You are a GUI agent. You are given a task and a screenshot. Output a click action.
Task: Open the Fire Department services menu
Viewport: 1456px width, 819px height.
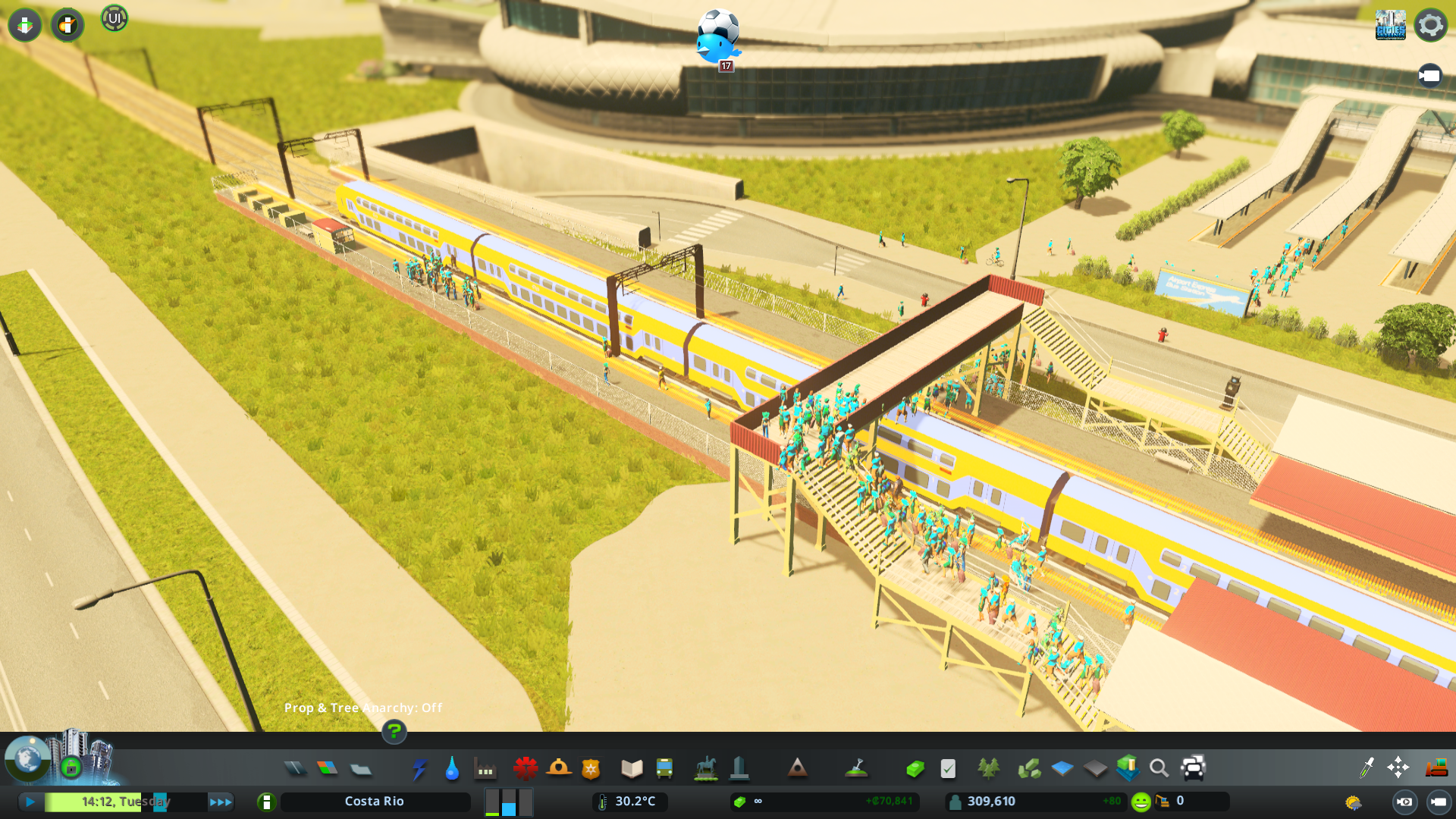559,768
